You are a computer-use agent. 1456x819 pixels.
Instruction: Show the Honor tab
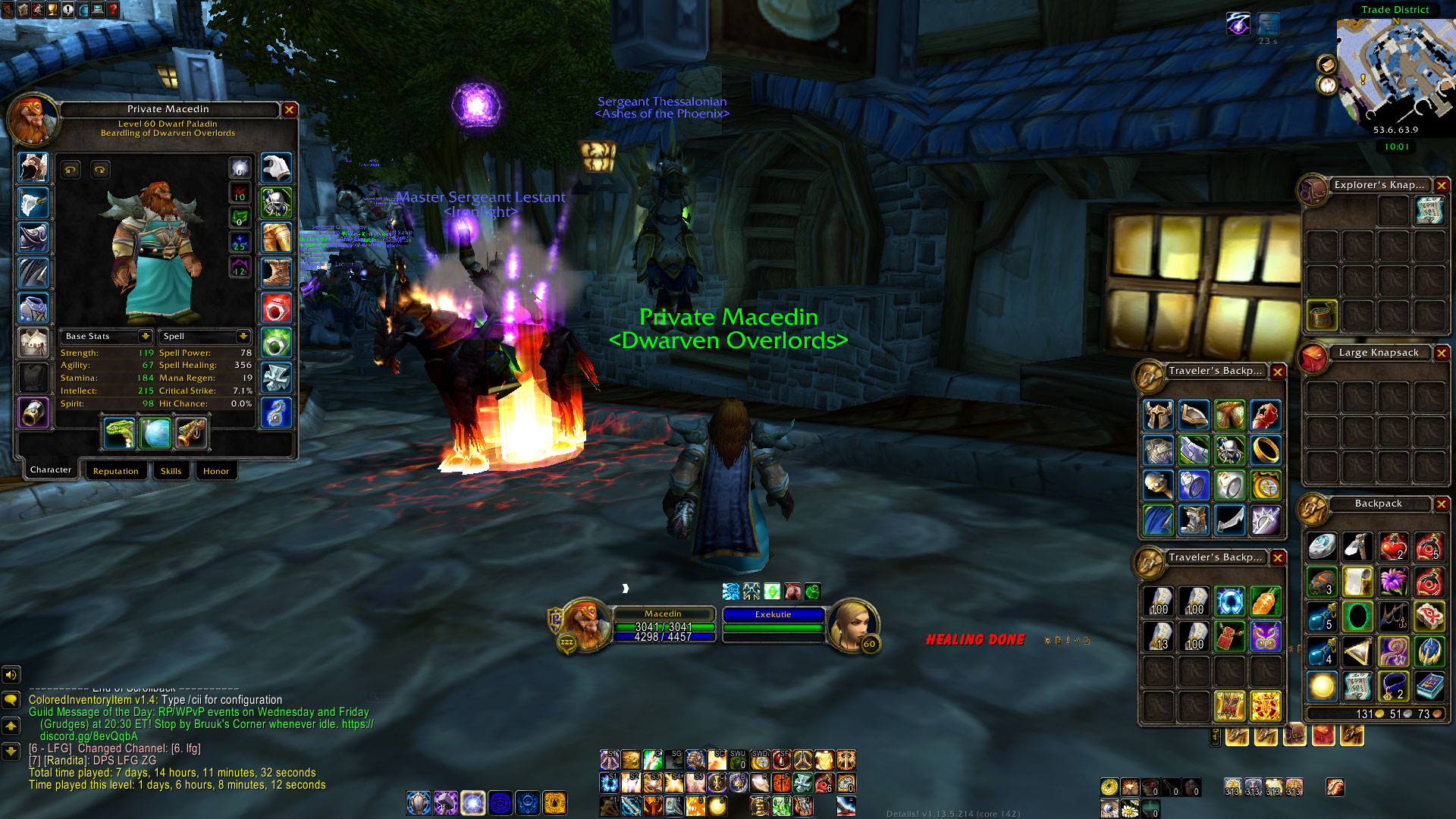[216, 471]
